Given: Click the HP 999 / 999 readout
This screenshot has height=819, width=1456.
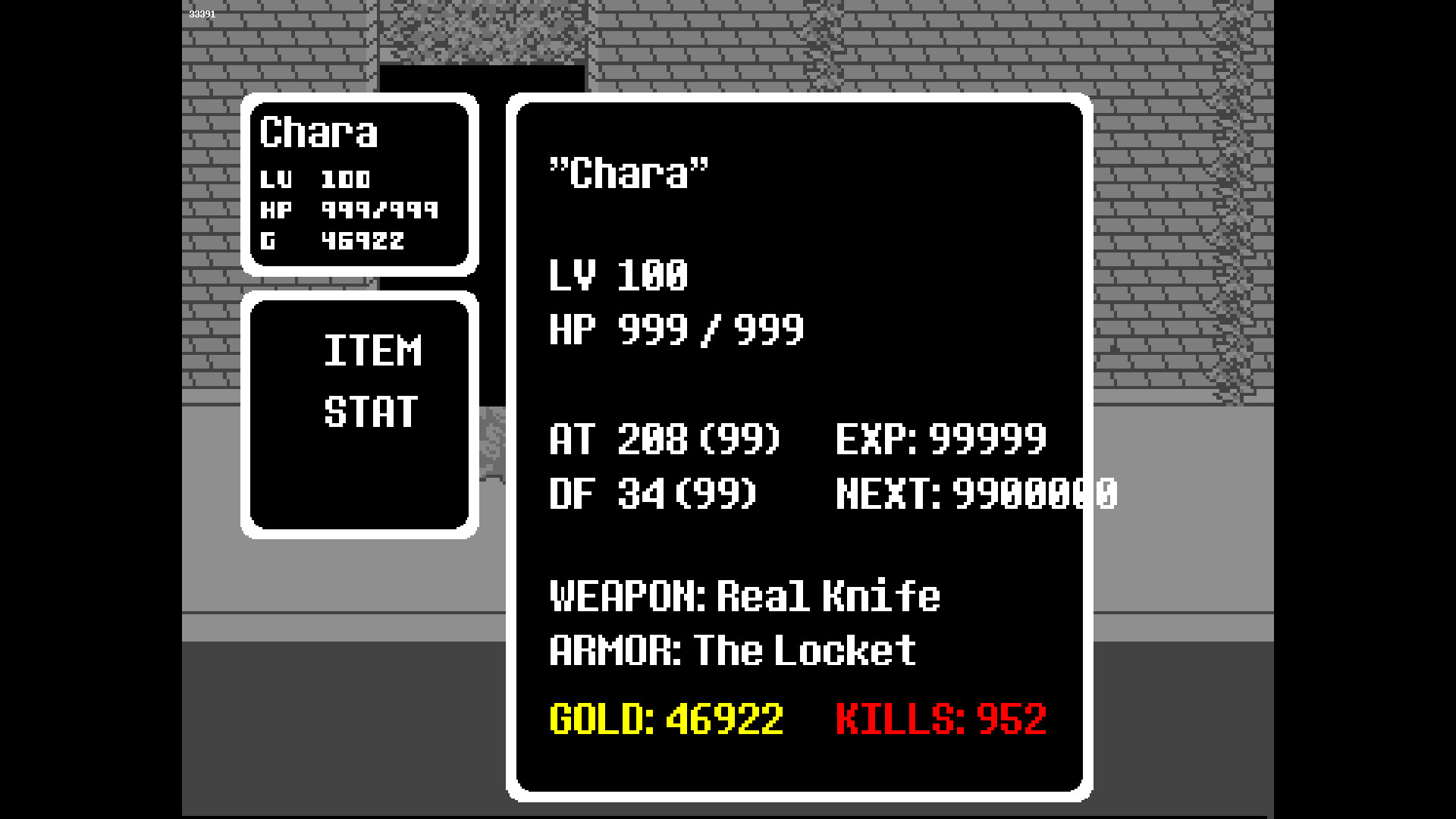Looking at the screenshot, I should (x=674, y=329).
